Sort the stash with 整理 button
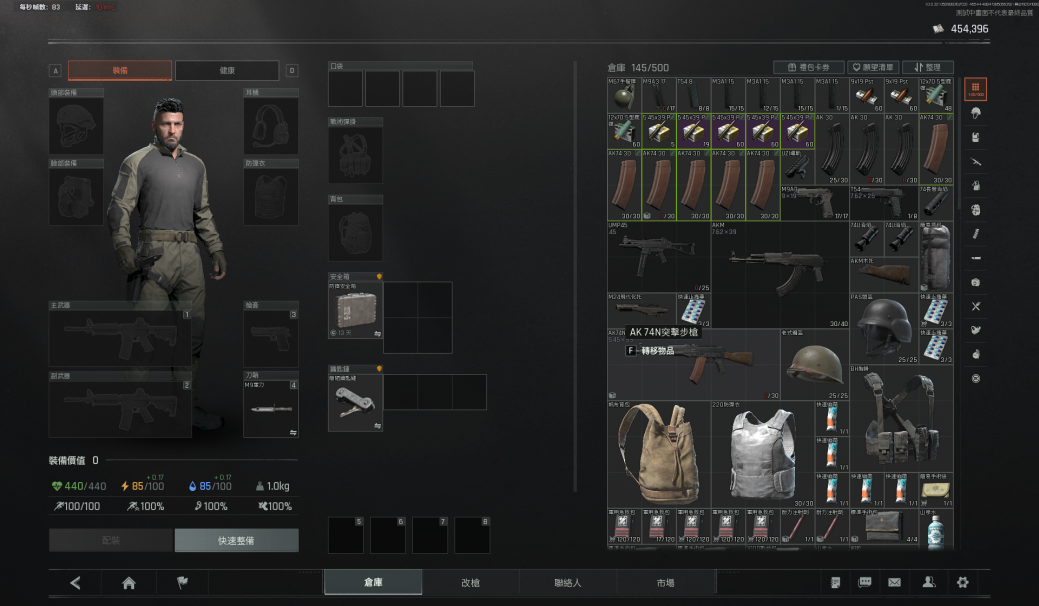 point(927,67)
